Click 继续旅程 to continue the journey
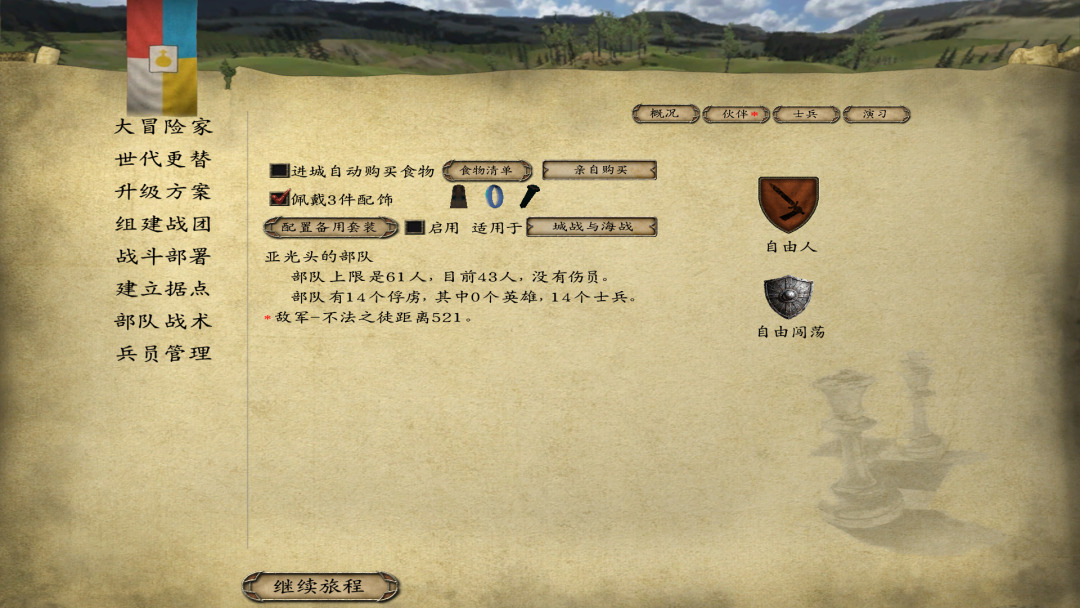Viewport: 1080px width, 608px height. click(x=320, y=587)
